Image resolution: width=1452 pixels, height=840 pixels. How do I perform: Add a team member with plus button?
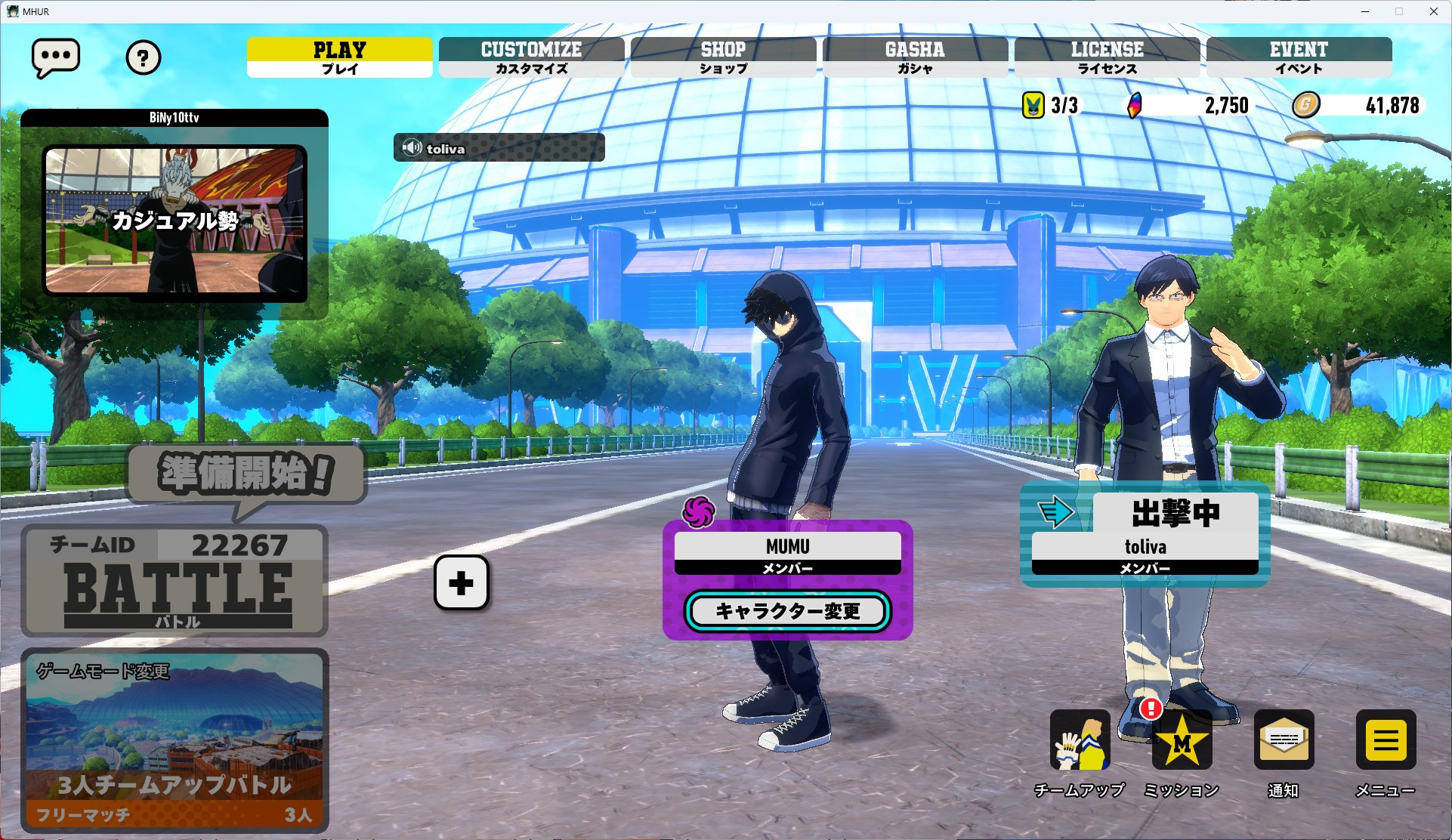(x=461, y=582)
